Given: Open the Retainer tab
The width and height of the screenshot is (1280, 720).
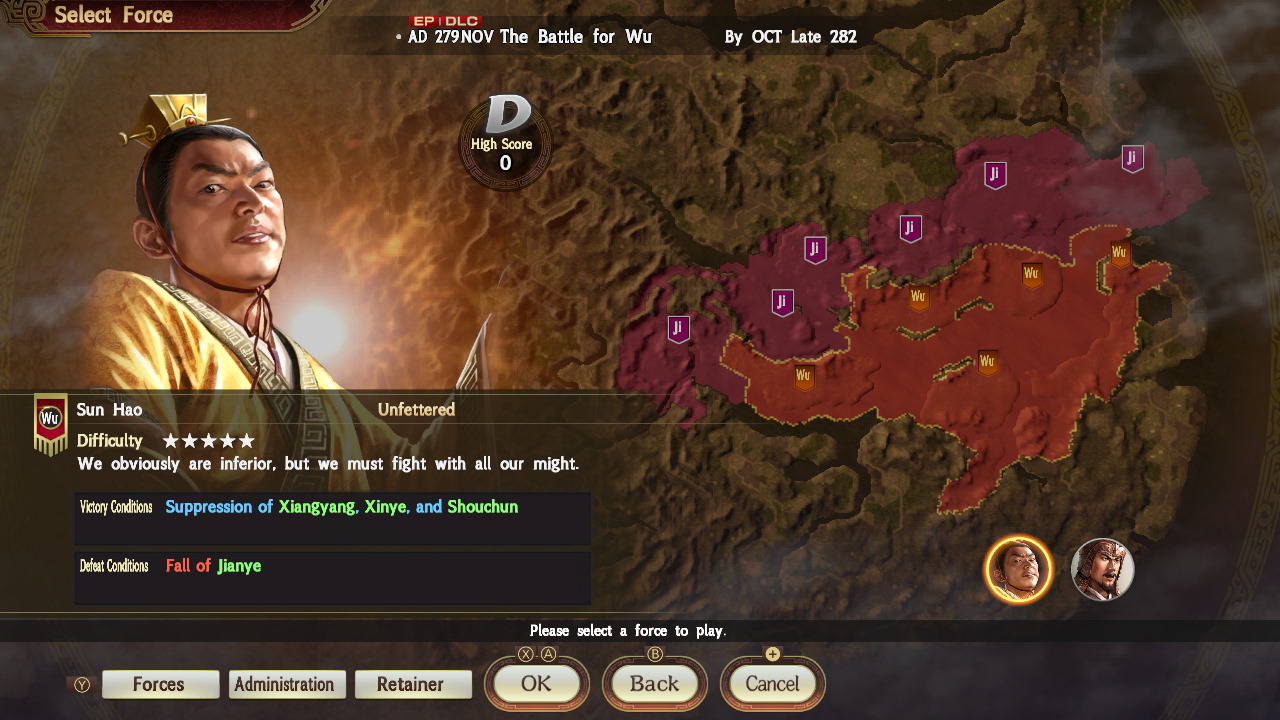Looking at the screenshot, I should [413, 684].
